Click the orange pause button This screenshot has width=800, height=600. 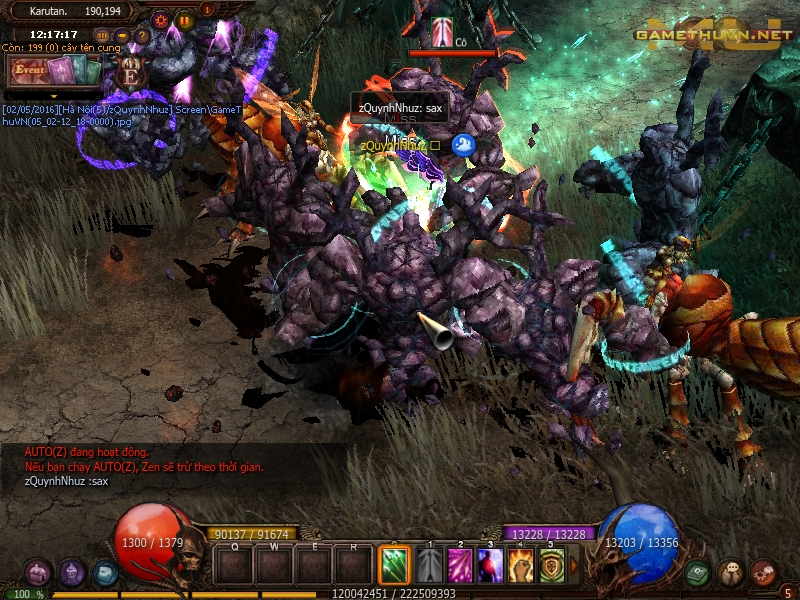click(x=184, y=19)
